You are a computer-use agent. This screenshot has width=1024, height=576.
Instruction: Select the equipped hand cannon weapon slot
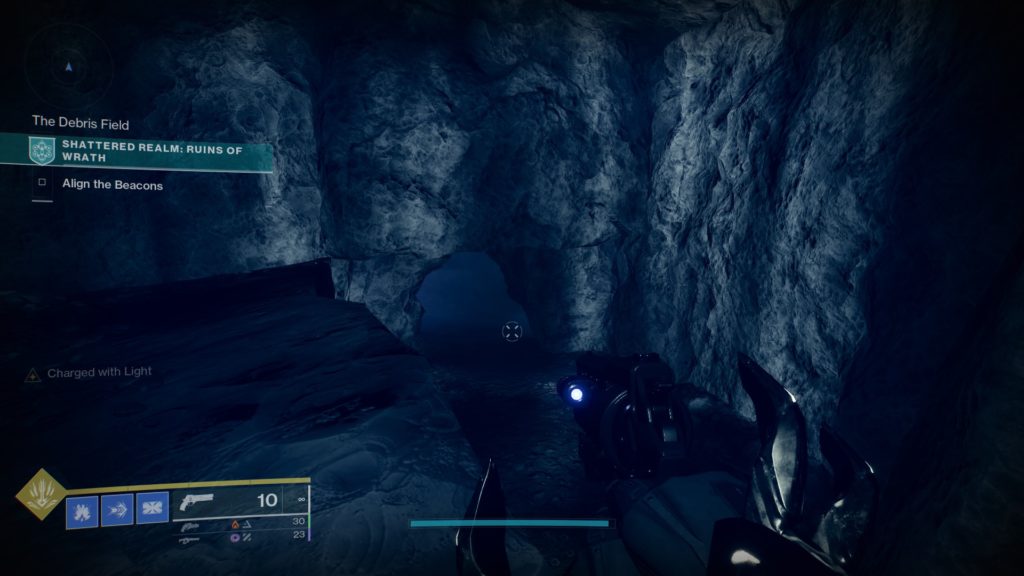coord(238,502)
